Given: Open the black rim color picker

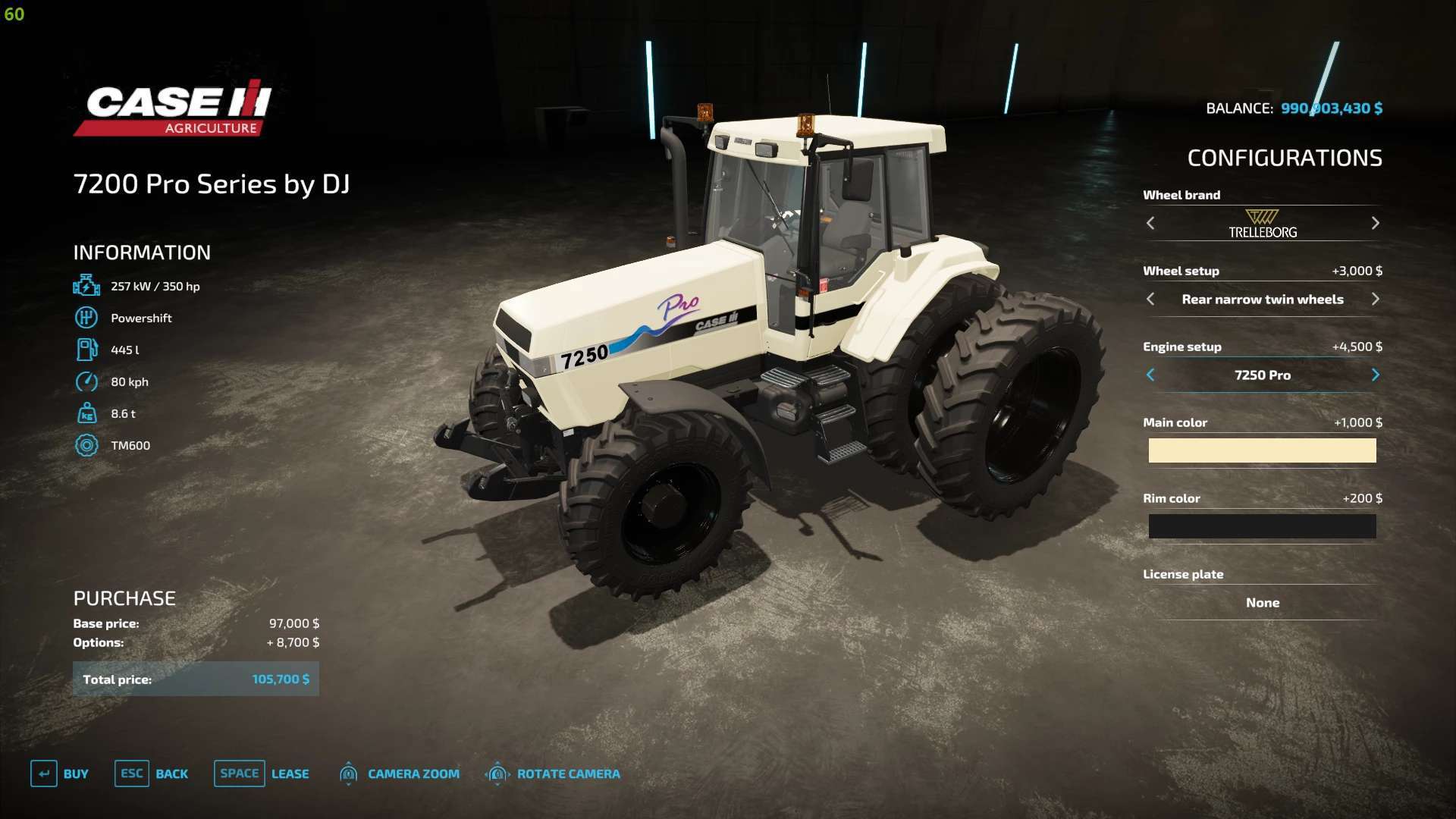Looking at the screenshot, I should [1262, 526].
